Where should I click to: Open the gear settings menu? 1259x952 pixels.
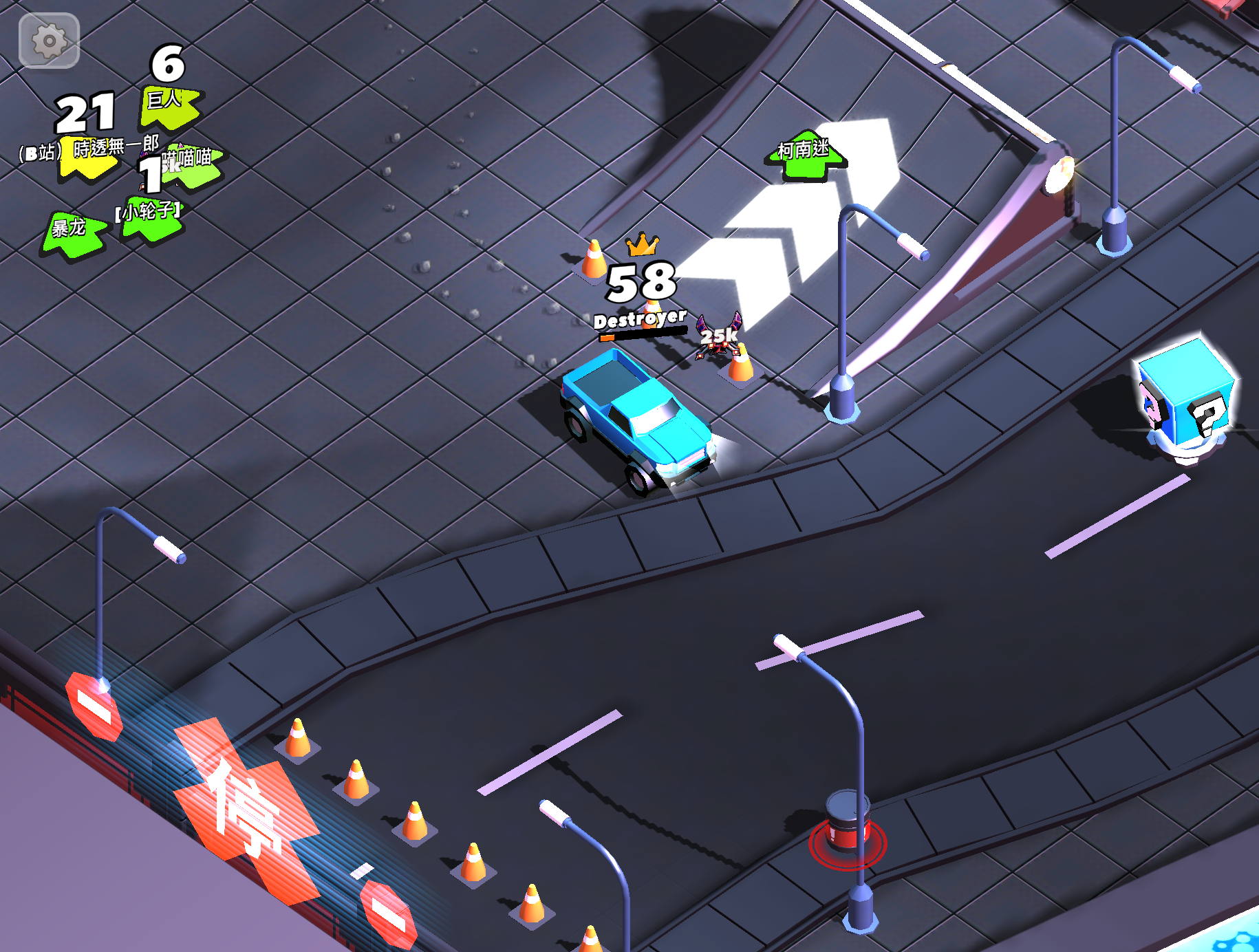[x=49, y=41]
